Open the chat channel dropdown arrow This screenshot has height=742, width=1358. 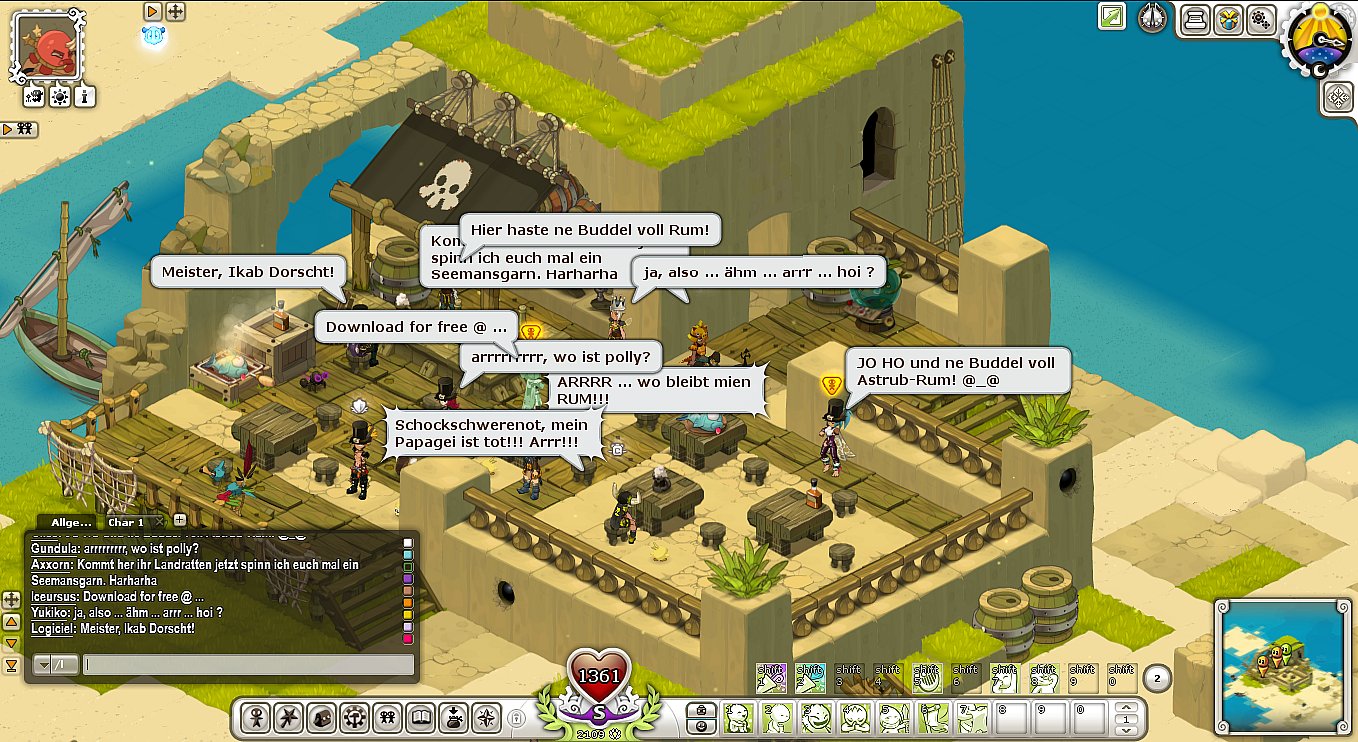pyautogui.click(x=43, y=664)
